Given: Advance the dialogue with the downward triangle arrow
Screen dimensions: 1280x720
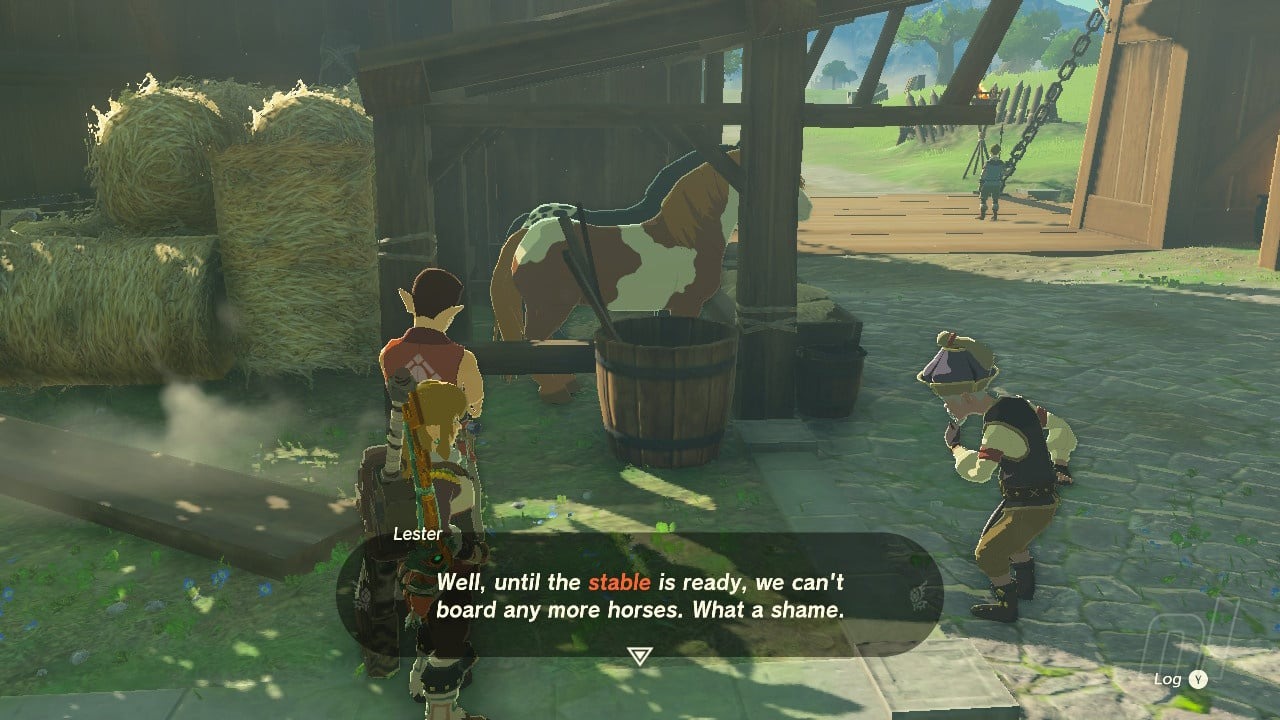Looking at the screenshot, I should tap(638, 655).
